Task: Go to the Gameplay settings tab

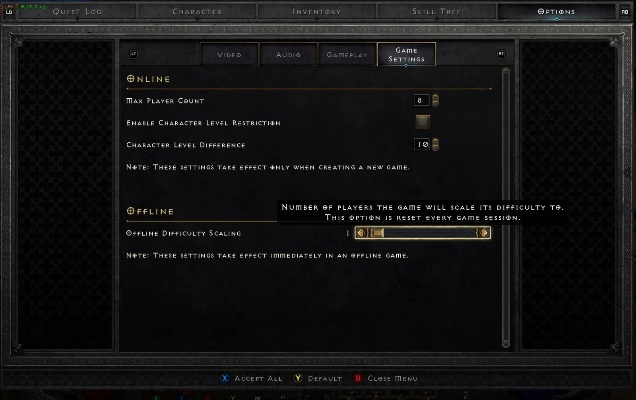Action: 347,55
